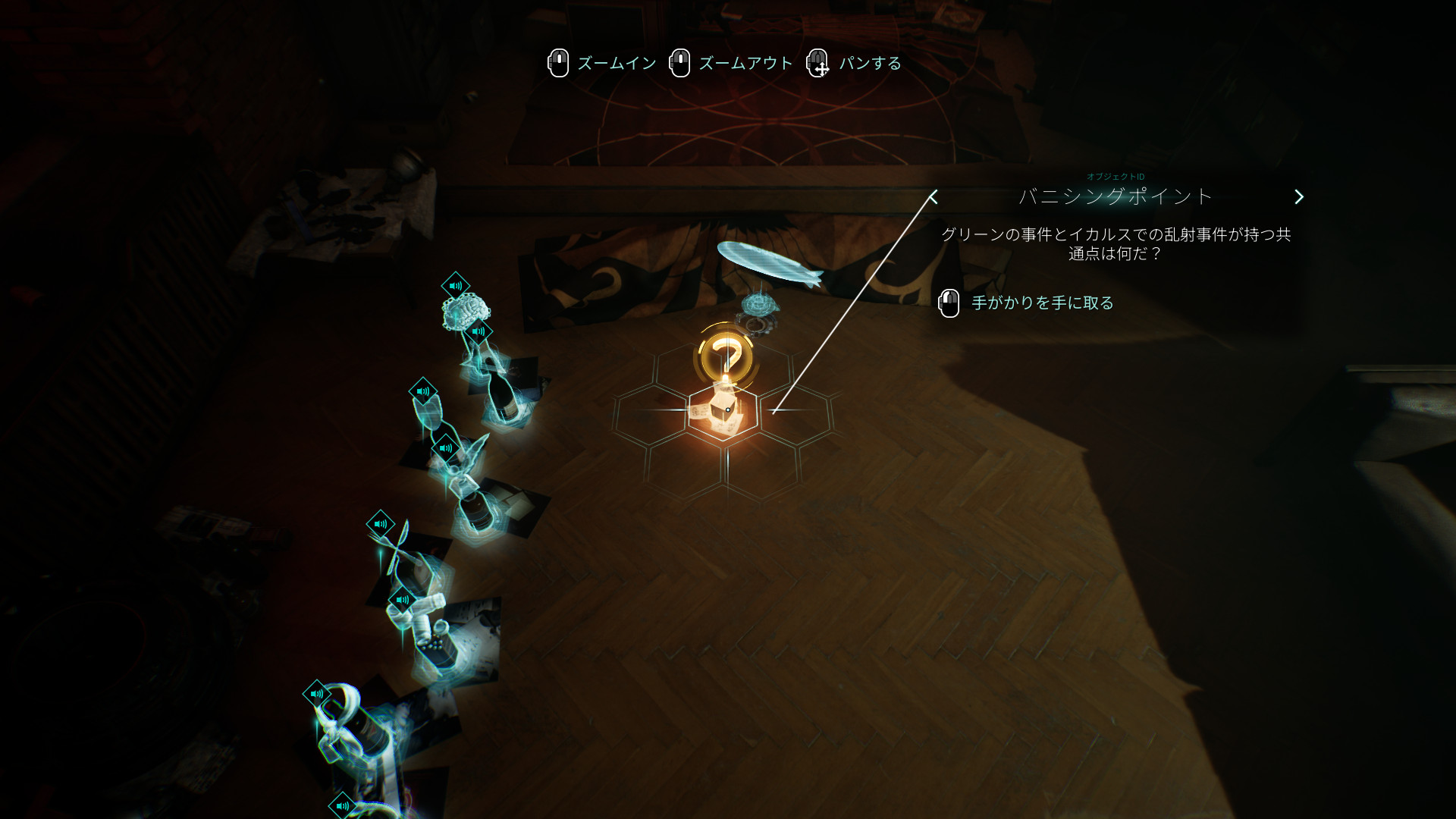Go to the previous object with the left arrow

click(934, 197)
